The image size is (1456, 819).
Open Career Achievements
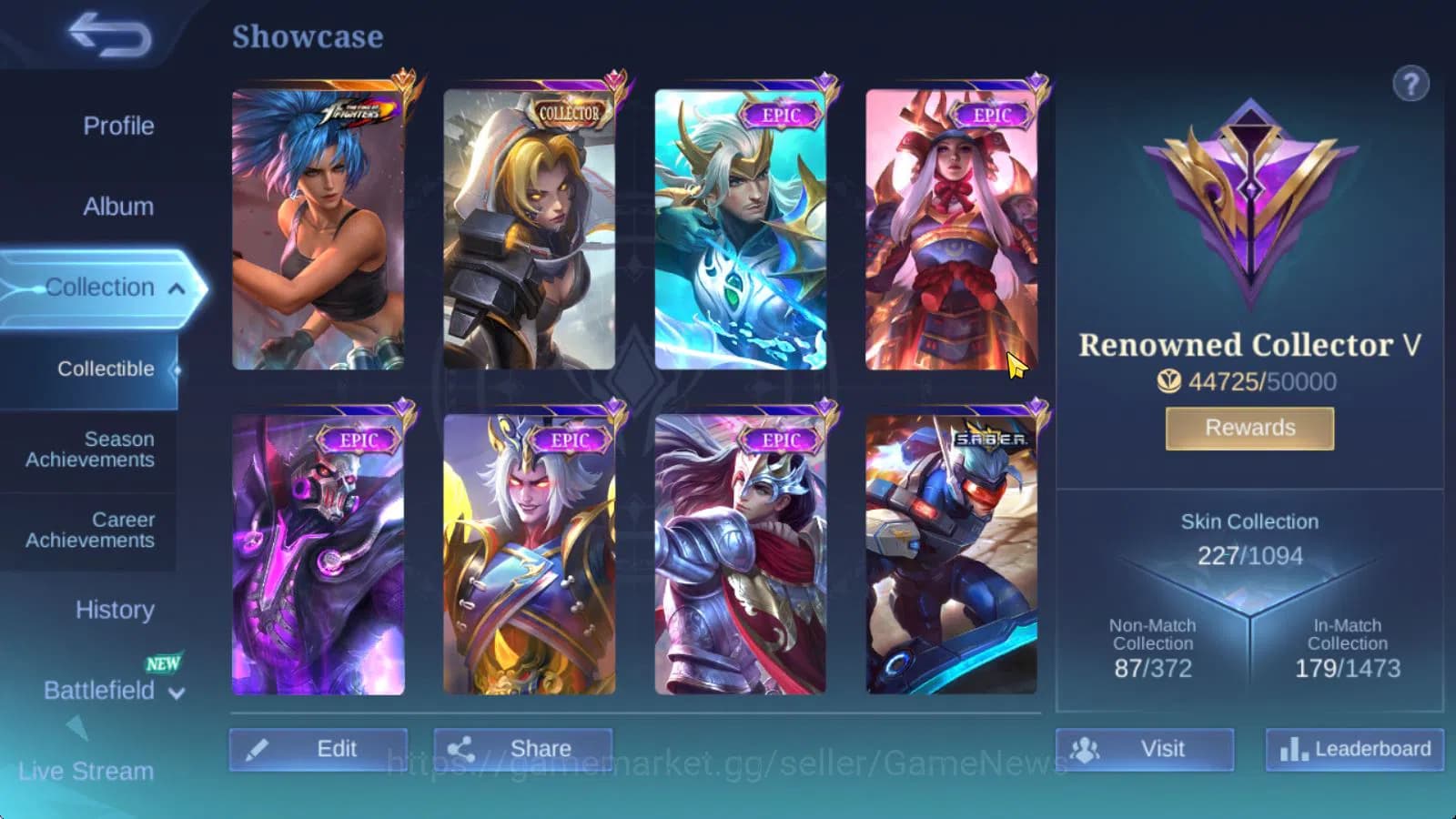87,530
